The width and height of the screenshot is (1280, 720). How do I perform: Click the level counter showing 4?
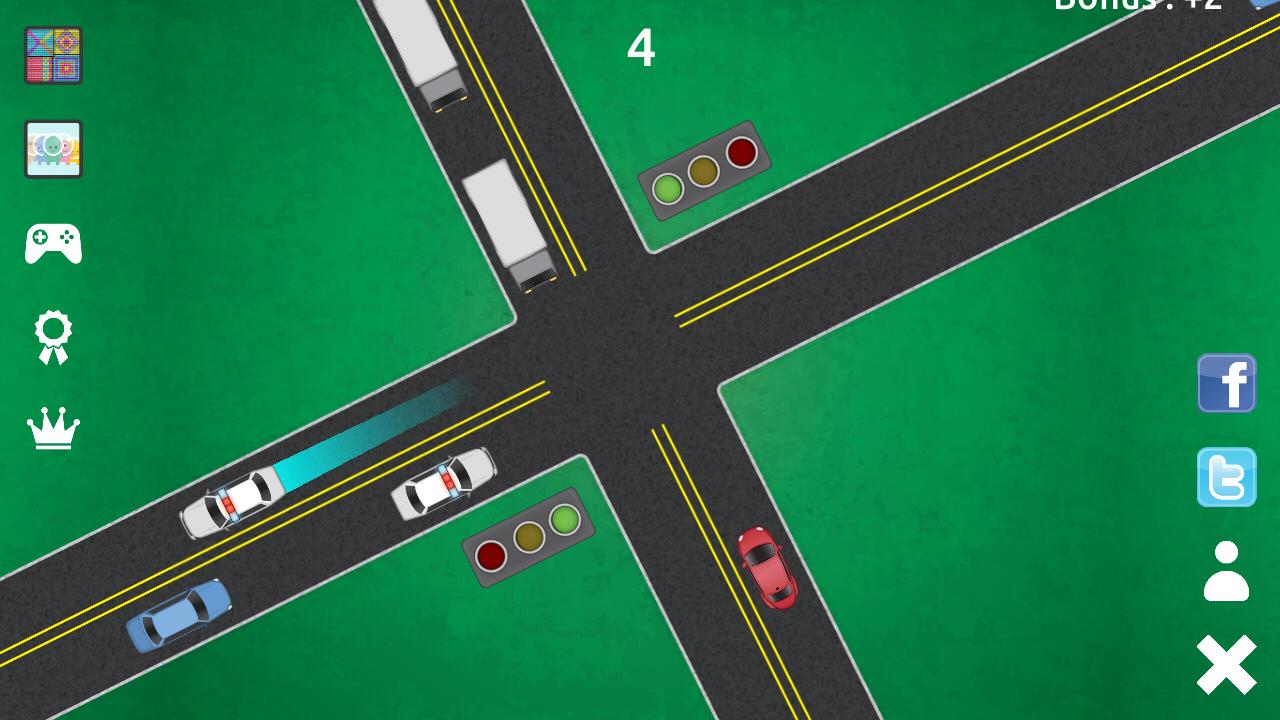(x=643, y=48)
